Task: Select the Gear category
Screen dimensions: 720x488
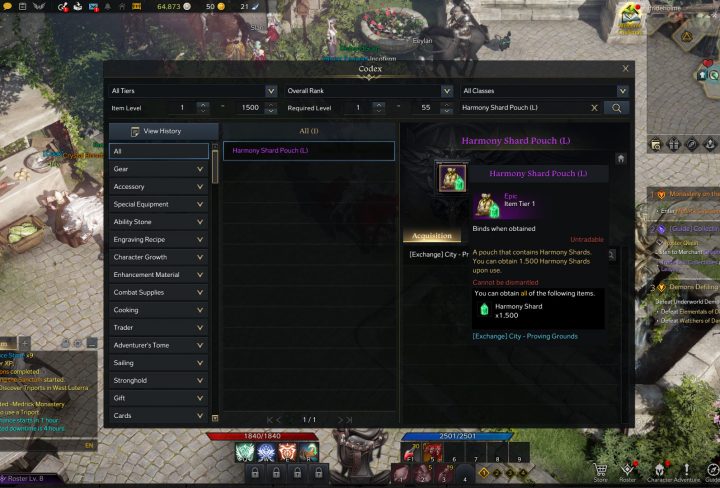Action: [160, 169]
